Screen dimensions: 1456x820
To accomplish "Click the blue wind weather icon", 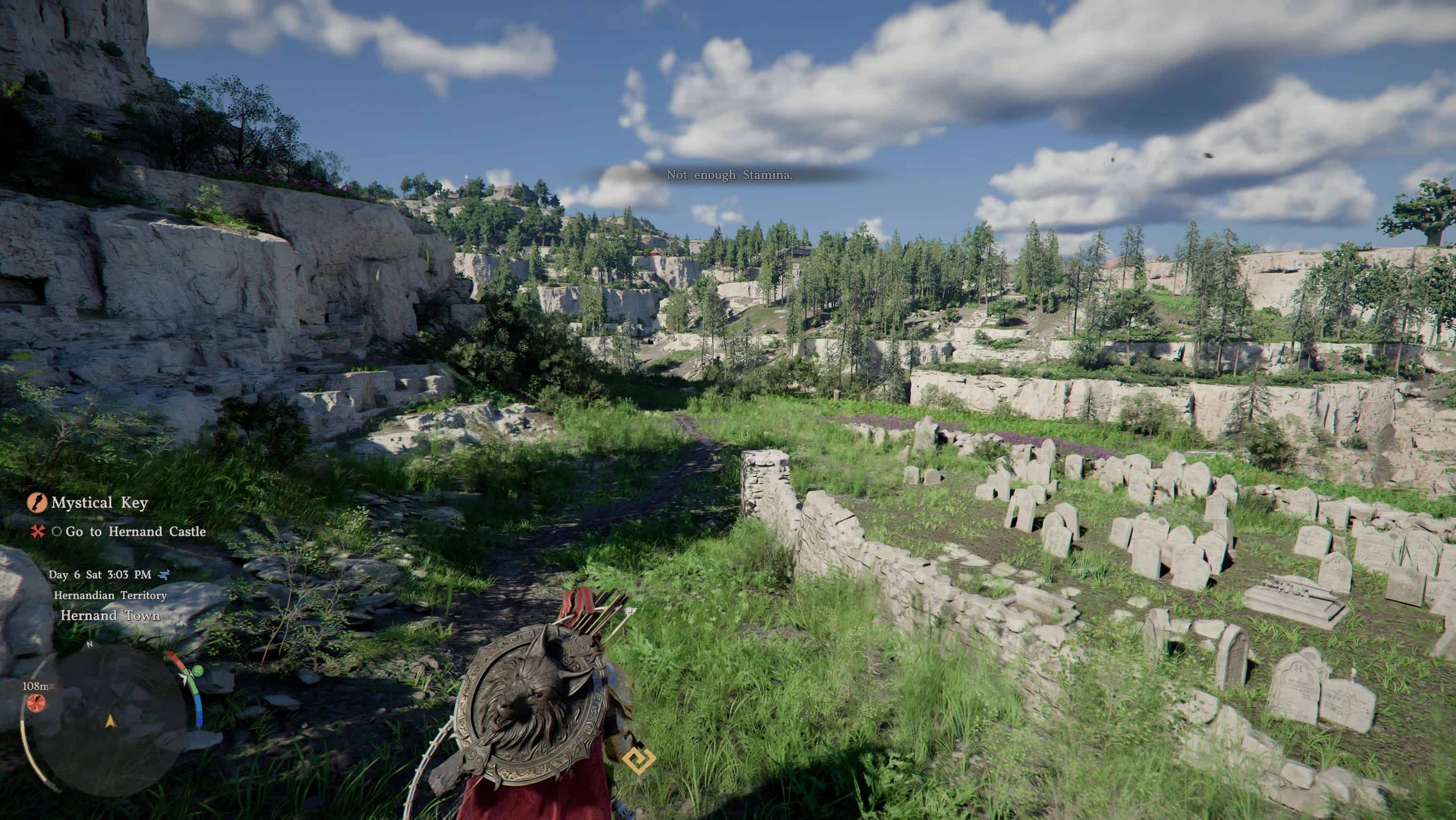I will point(163,575).
